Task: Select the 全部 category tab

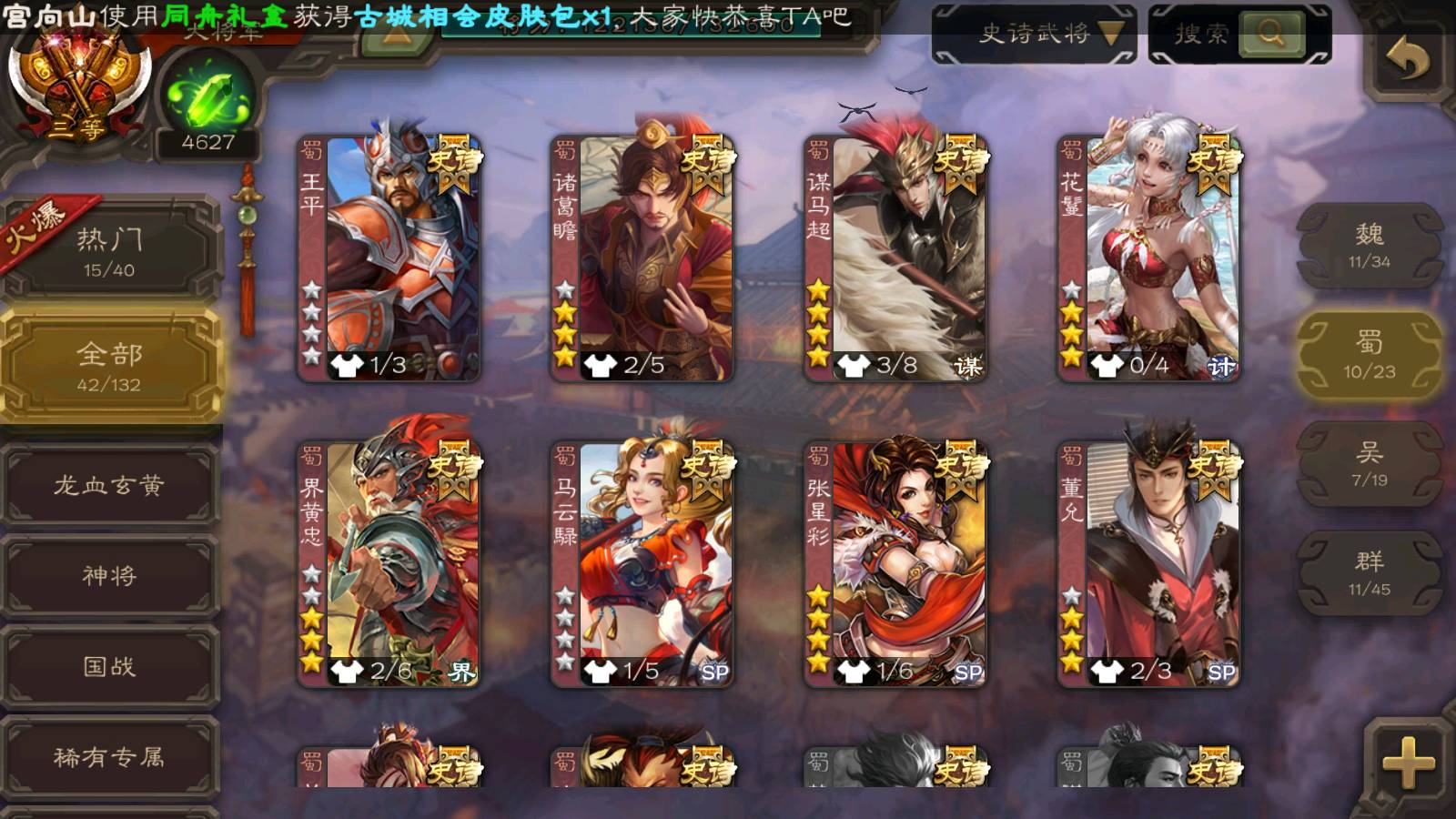Action: [109, 366]
